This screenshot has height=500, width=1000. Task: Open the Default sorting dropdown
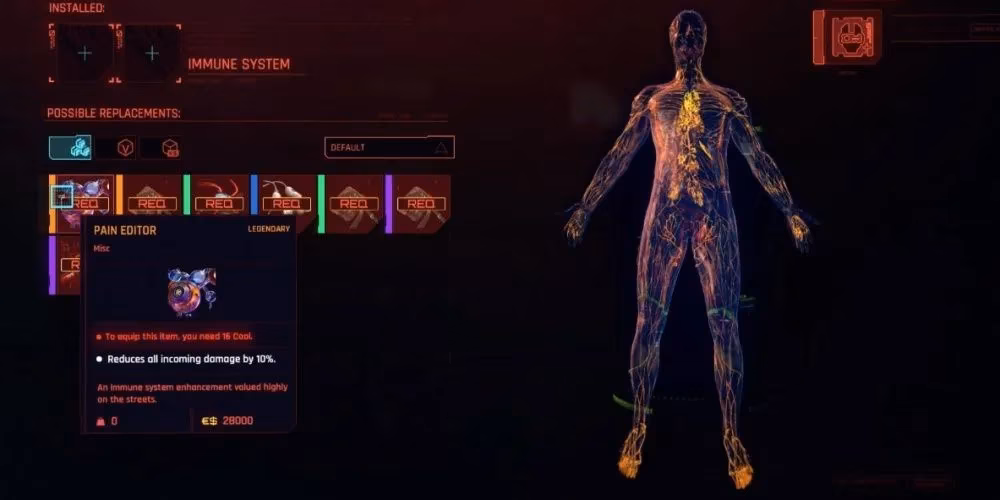coord(389,147)
